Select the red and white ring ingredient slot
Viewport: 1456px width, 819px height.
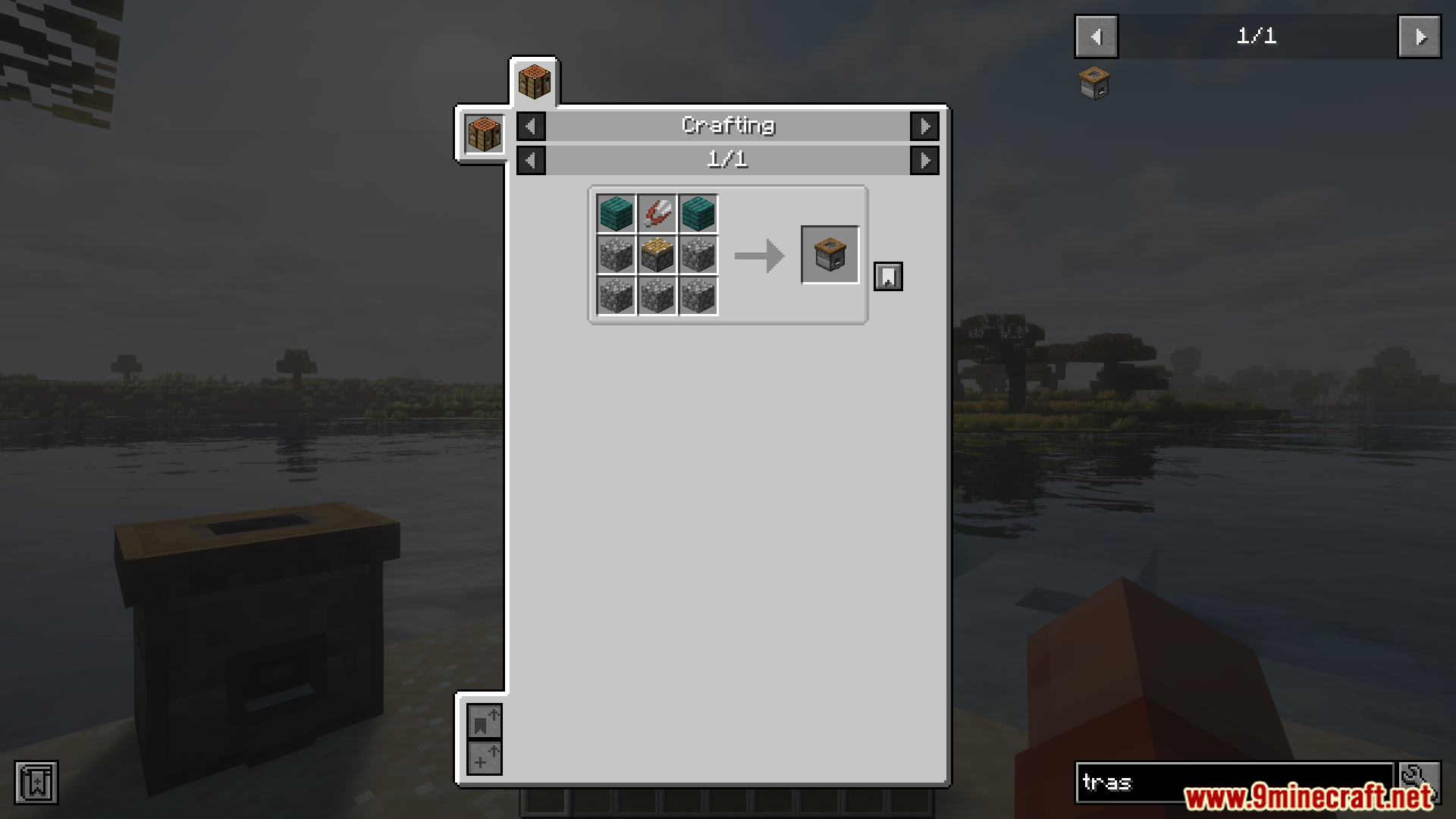click(x=657, y=214)
